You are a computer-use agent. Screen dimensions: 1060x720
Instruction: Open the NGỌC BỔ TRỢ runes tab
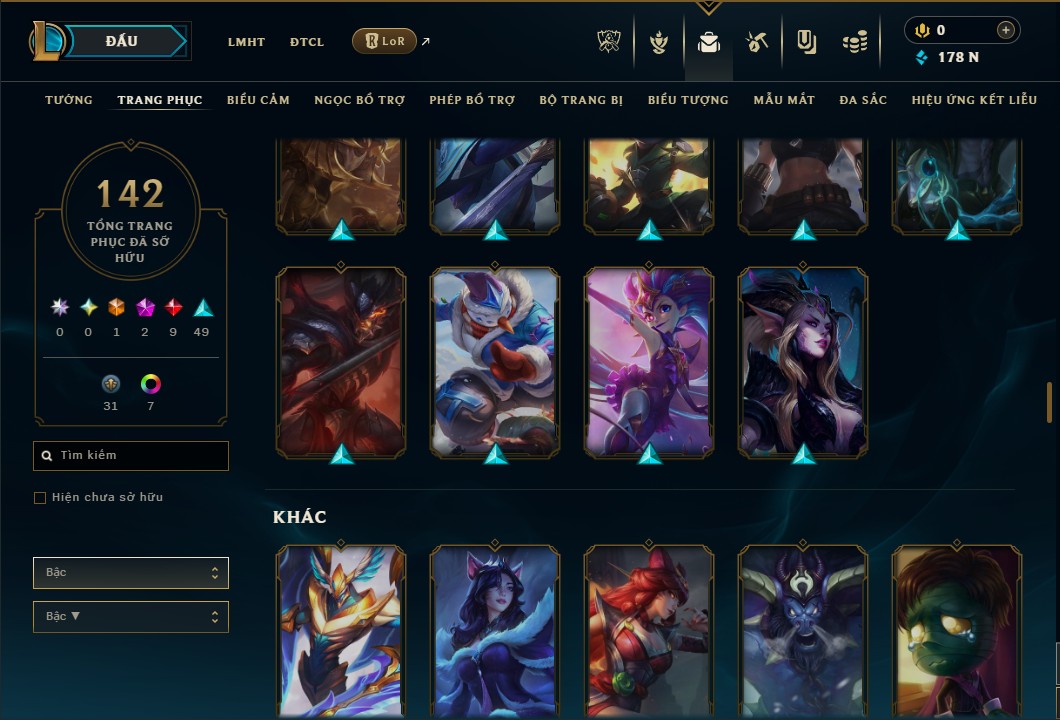coord(359,100)
